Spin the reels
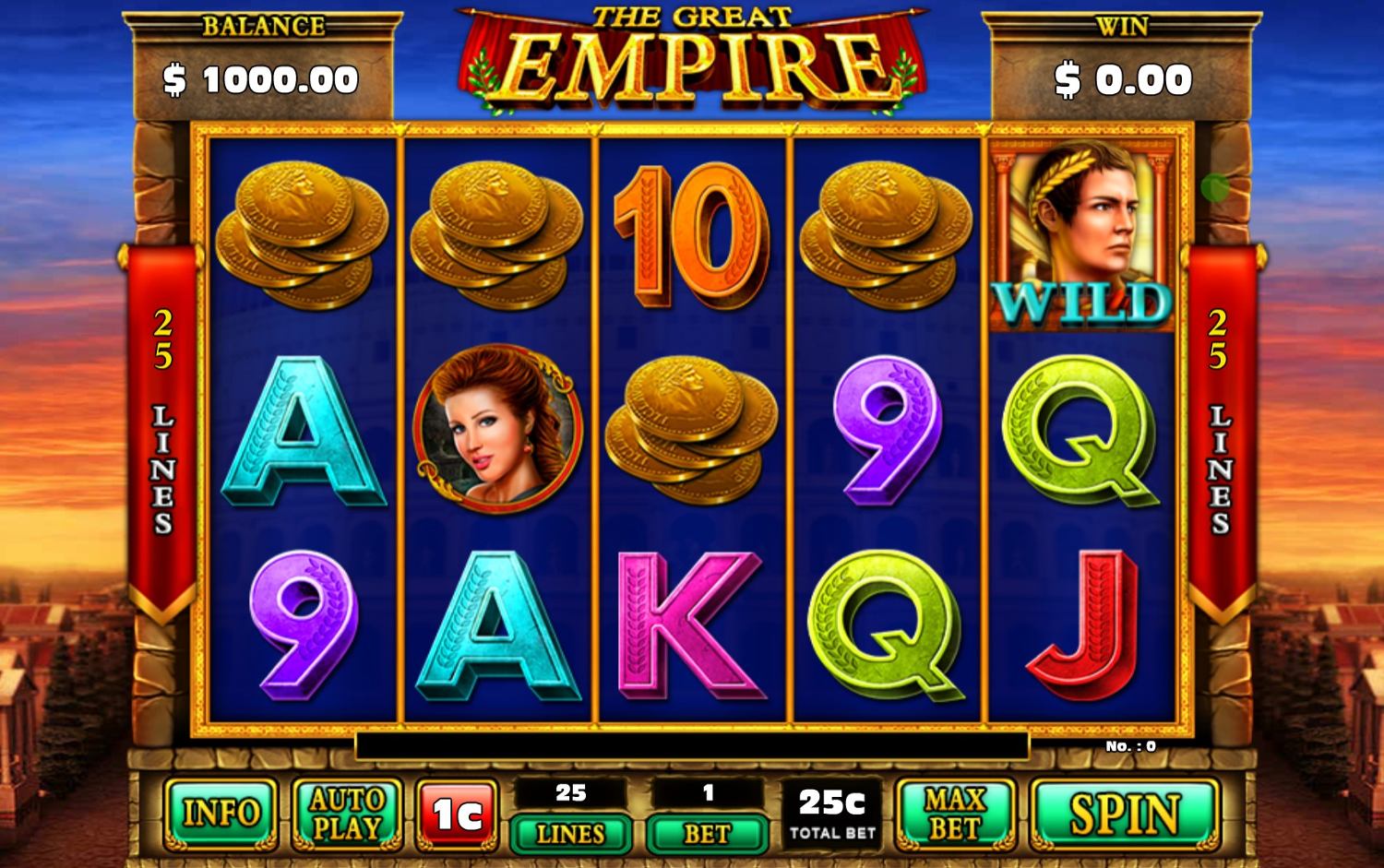 1124,814
